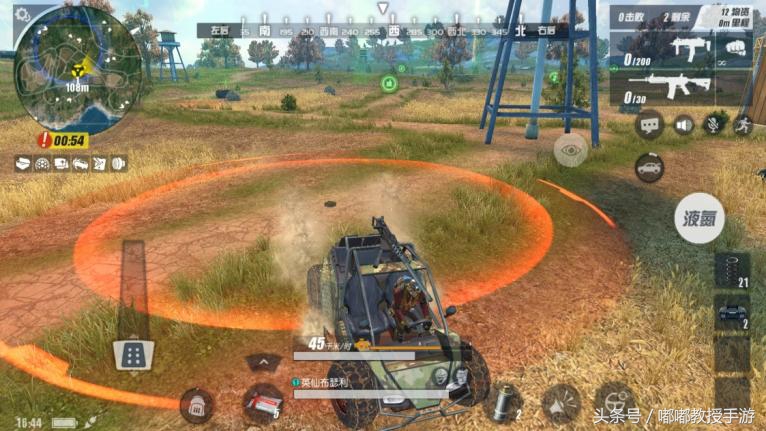Tap the running figure icon

point(742,124)
